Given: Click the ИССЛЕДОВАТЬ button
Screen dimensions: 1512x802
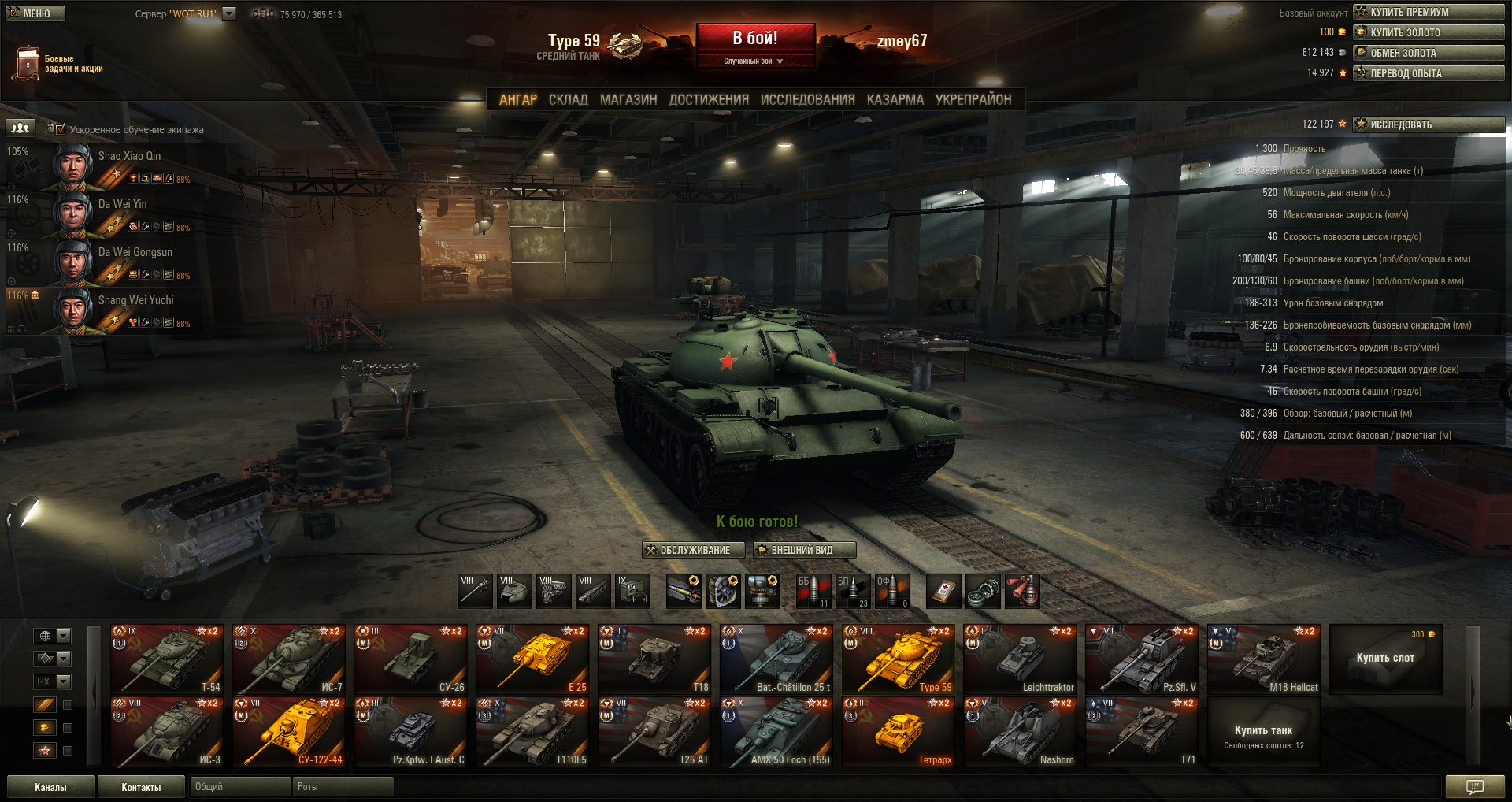Looking at the screenshot, I should coord(1428,124).
